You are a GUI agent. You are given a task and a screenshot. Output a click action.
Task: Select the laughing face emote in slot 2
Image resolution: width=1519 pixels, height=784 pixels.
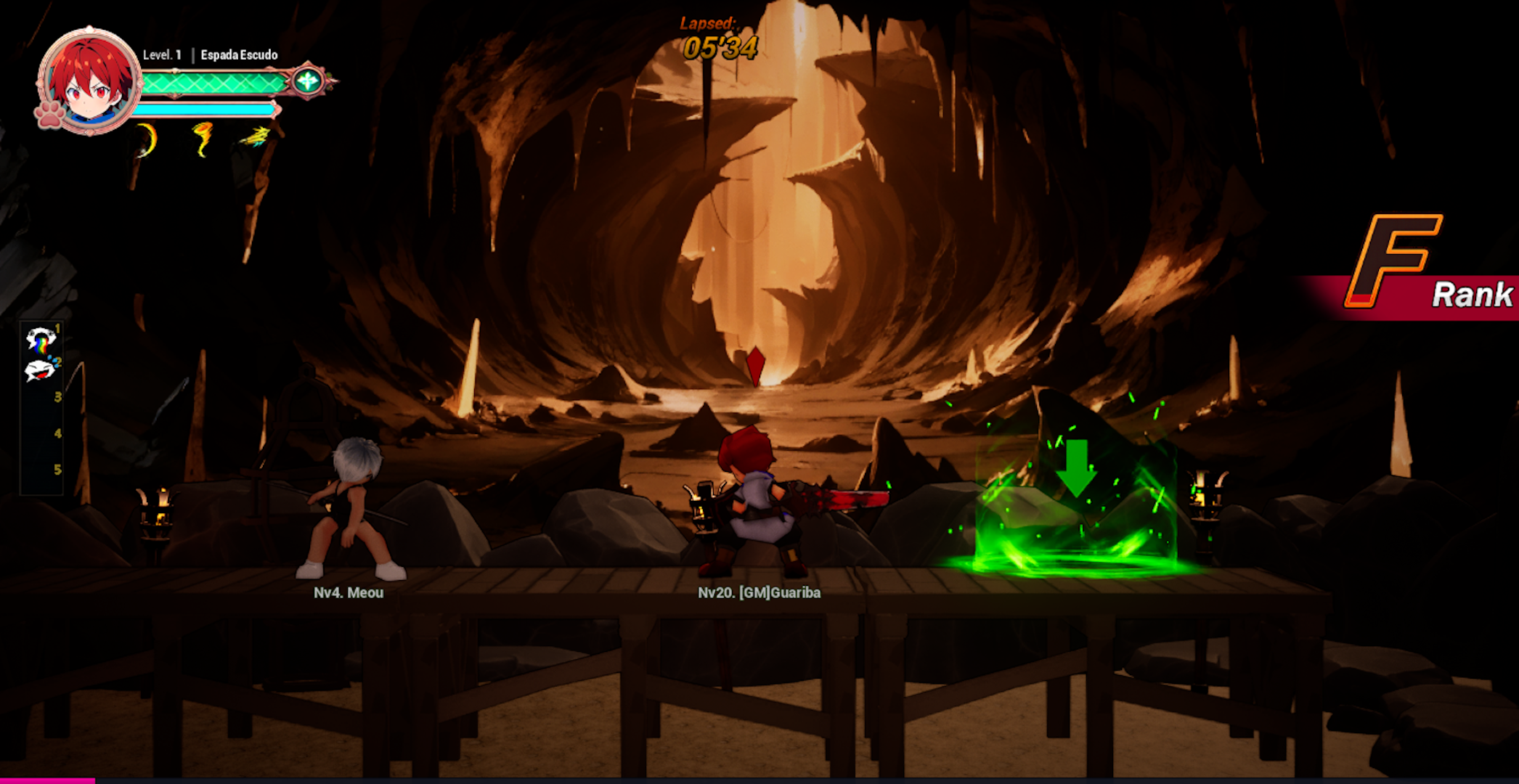click(39, 372)
